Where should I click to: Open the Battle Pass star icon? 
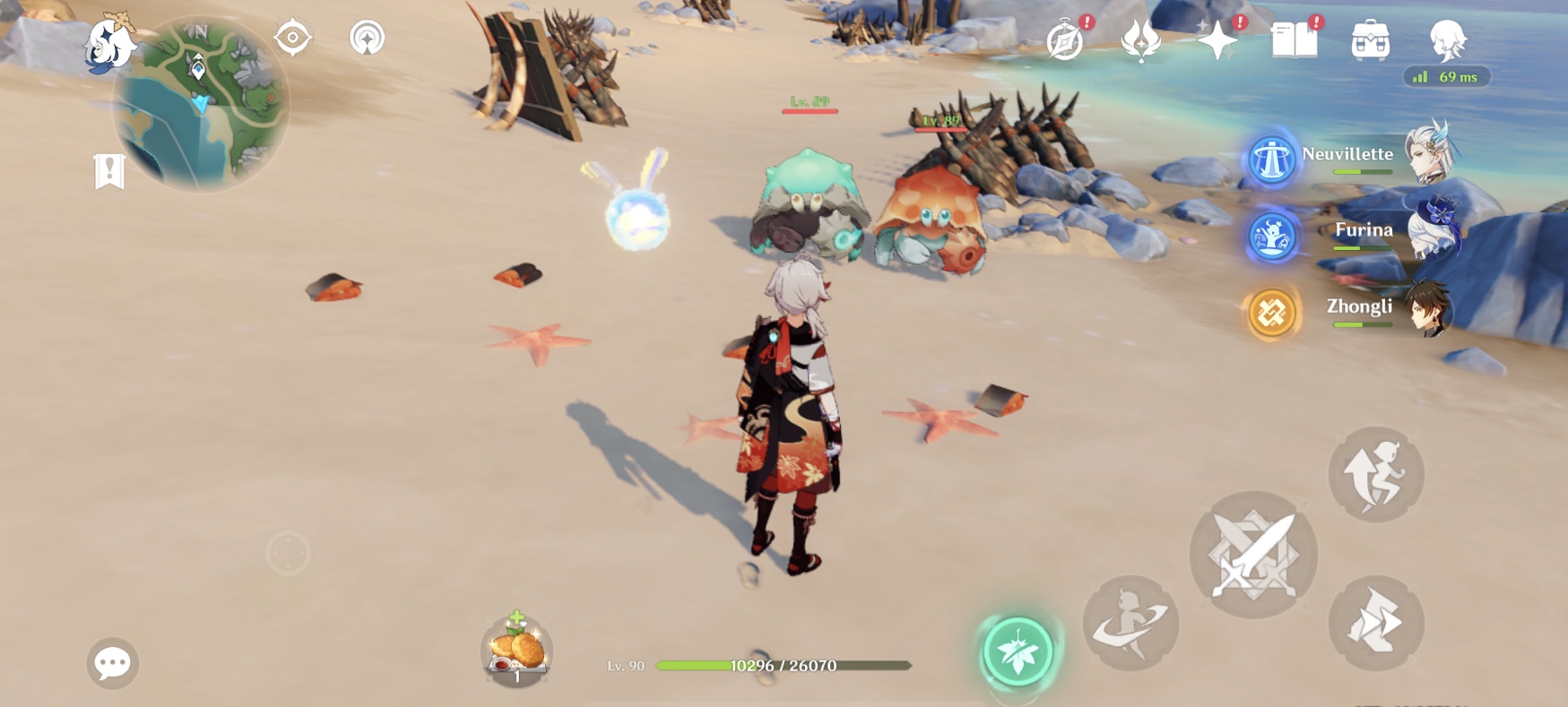(x=1217, y=38)
